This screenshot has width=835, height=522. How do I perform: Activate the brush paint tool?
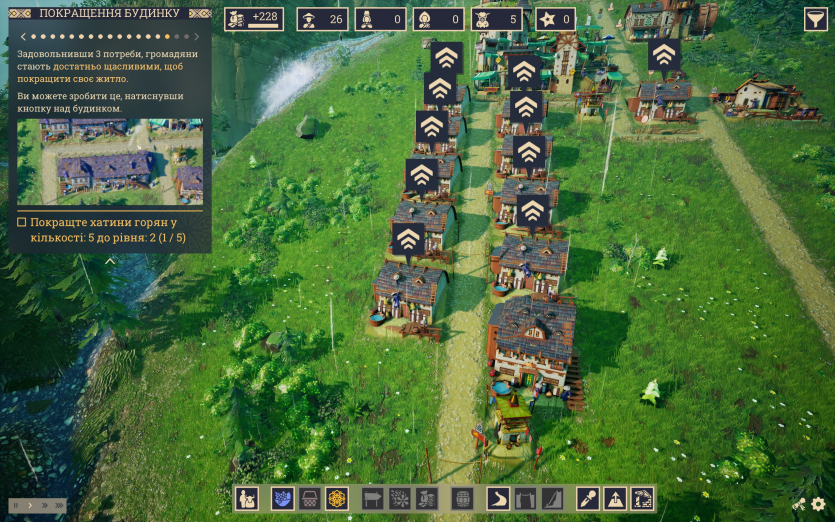[x=588, y=498]
